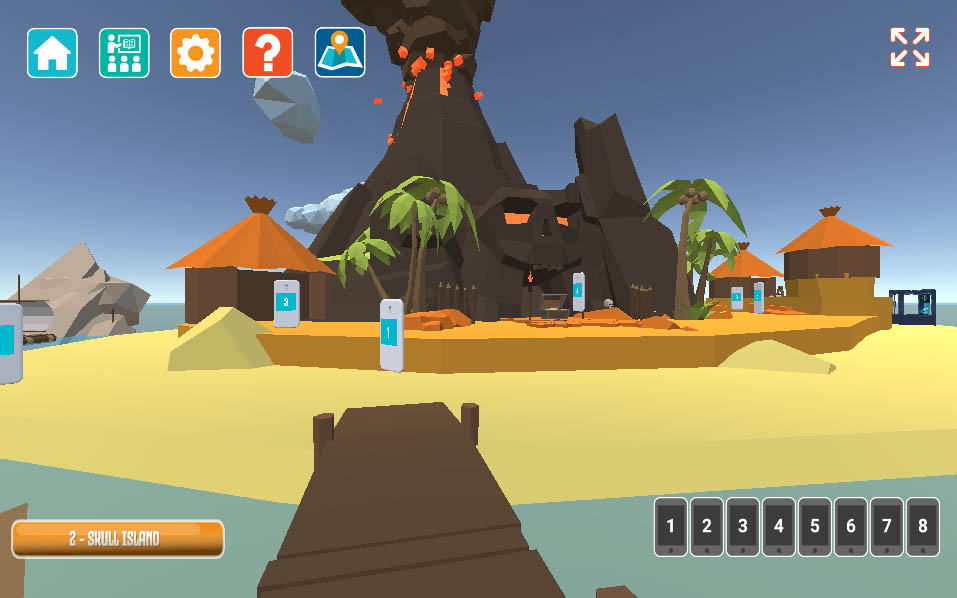Image resolution: width=957 pixels, height=598 pixels.
Task: Select phone slot number 8
Action: click(x=923, y=526)
